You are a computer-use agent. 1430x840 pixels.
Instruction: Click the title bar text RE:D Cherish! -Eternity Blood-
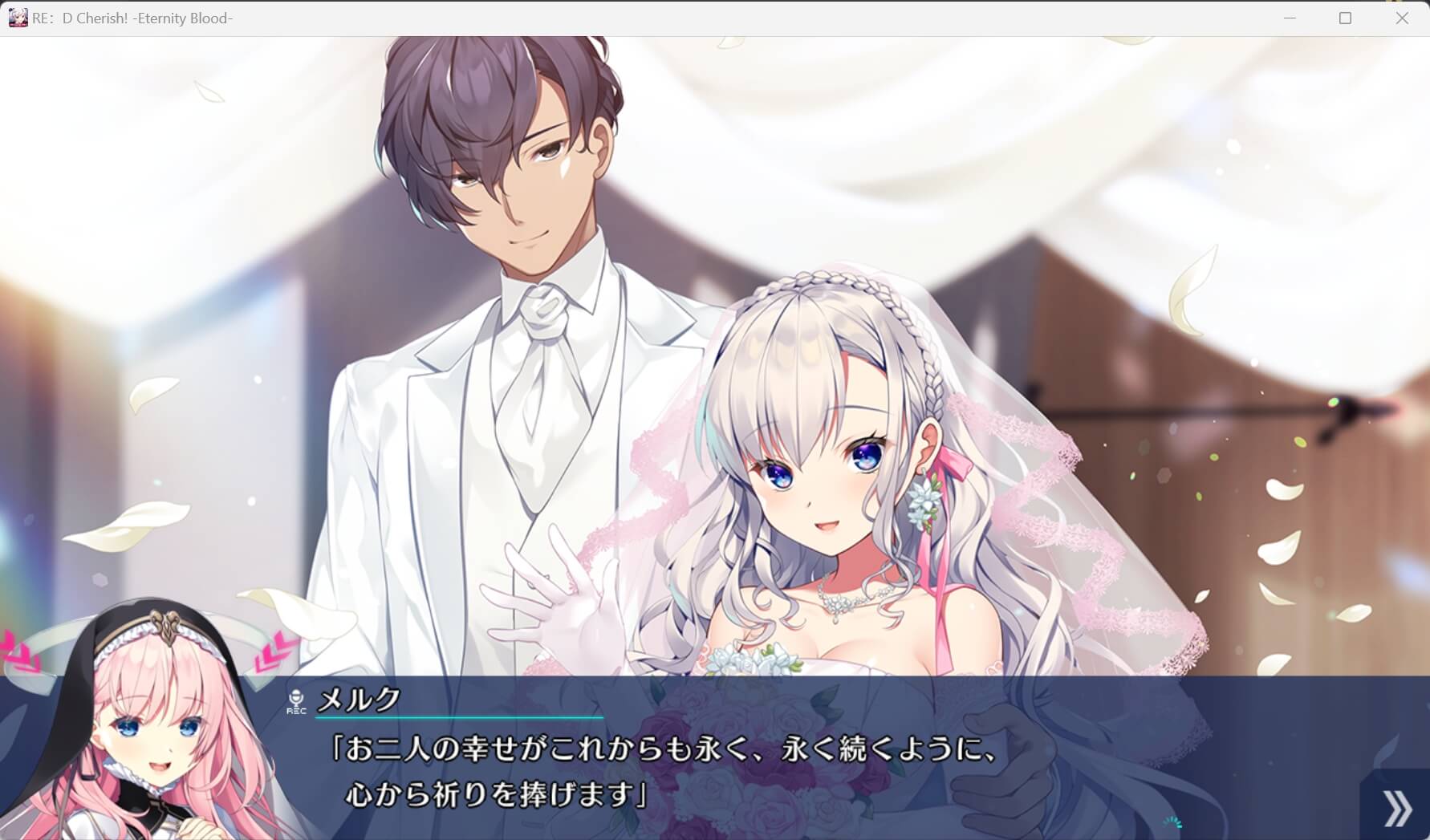(132, 18)
